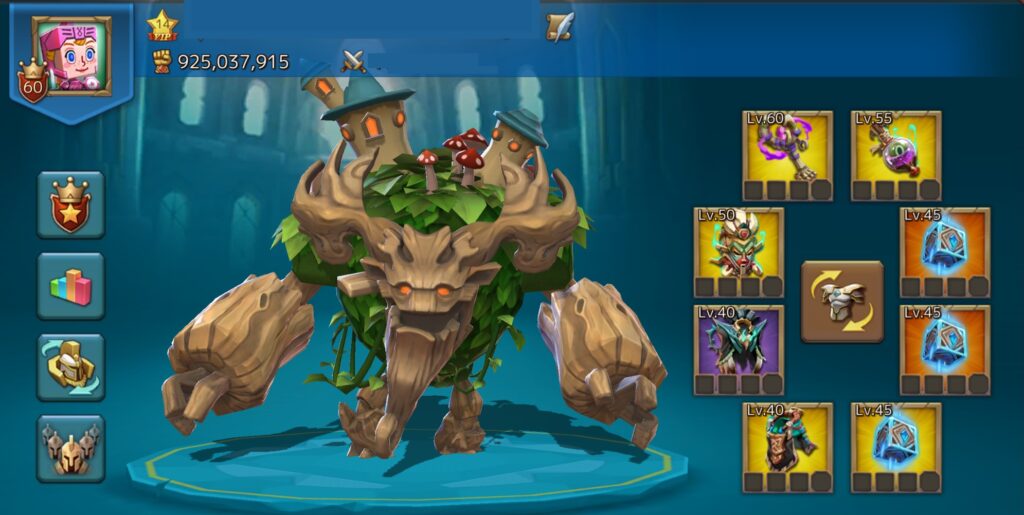The image size is (1024, 515).
Task: Open the colored blocks button
Action: coord(71,286)
